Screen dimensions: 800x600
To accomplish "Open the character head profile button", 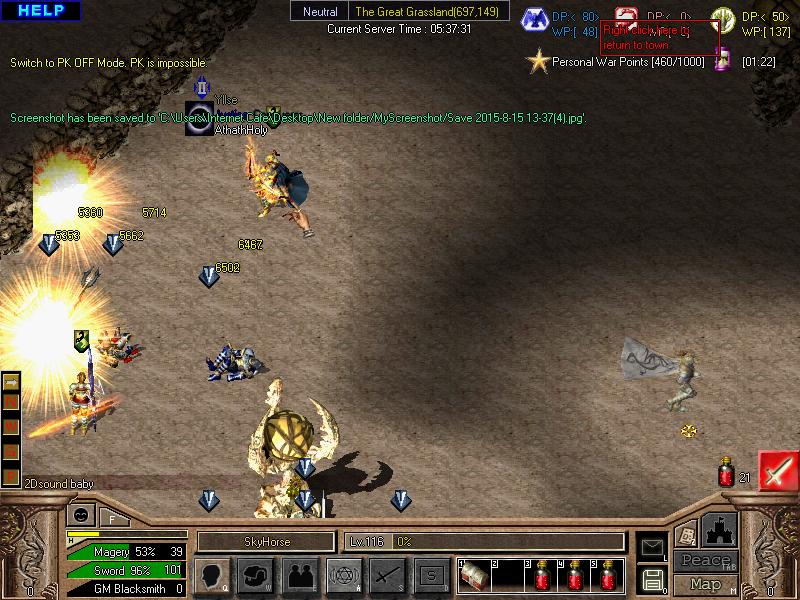I will coord(212,576).
